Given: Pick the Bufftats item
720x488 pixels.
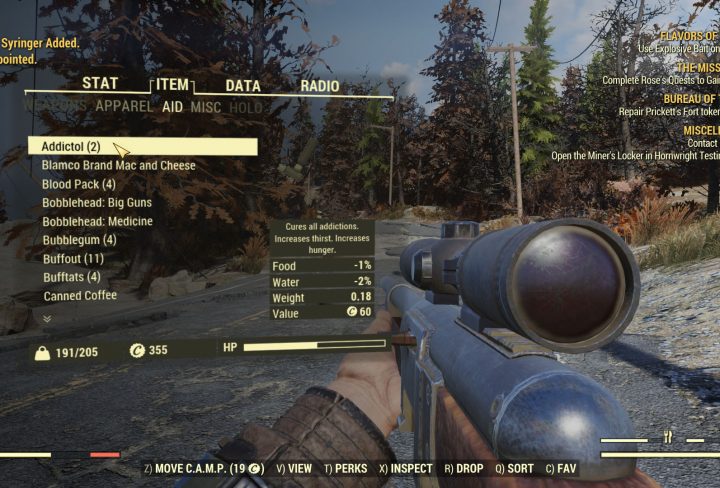Looking at the screenshot, I should [x=71, y=277].
